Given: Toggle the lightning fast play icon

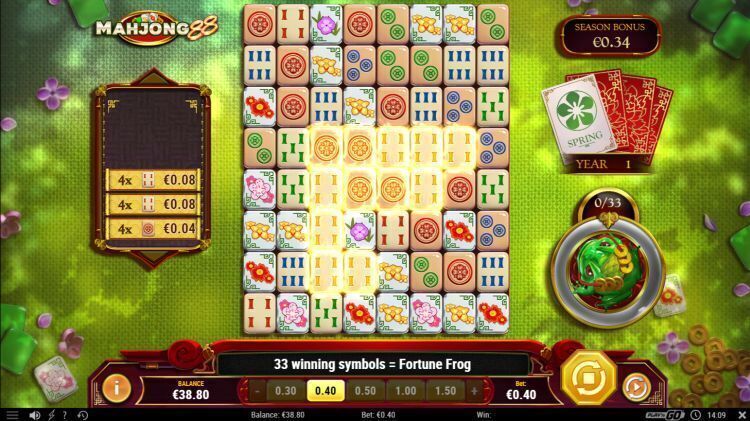Looking at the screenshot, I should (x=52, y=414).
